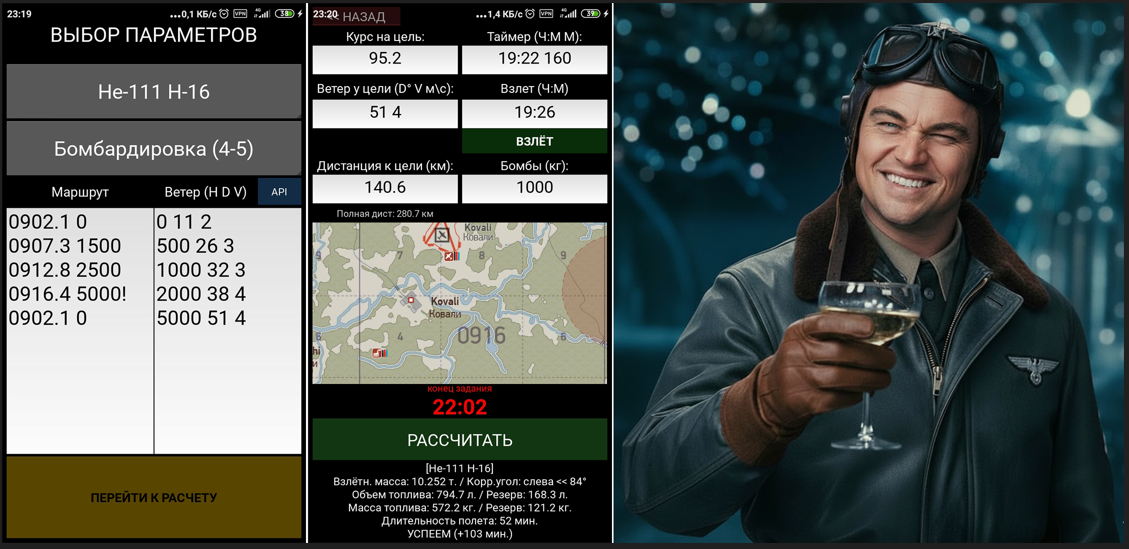Click the РАССЧИТАТЬ calculate button

[460, 440]
